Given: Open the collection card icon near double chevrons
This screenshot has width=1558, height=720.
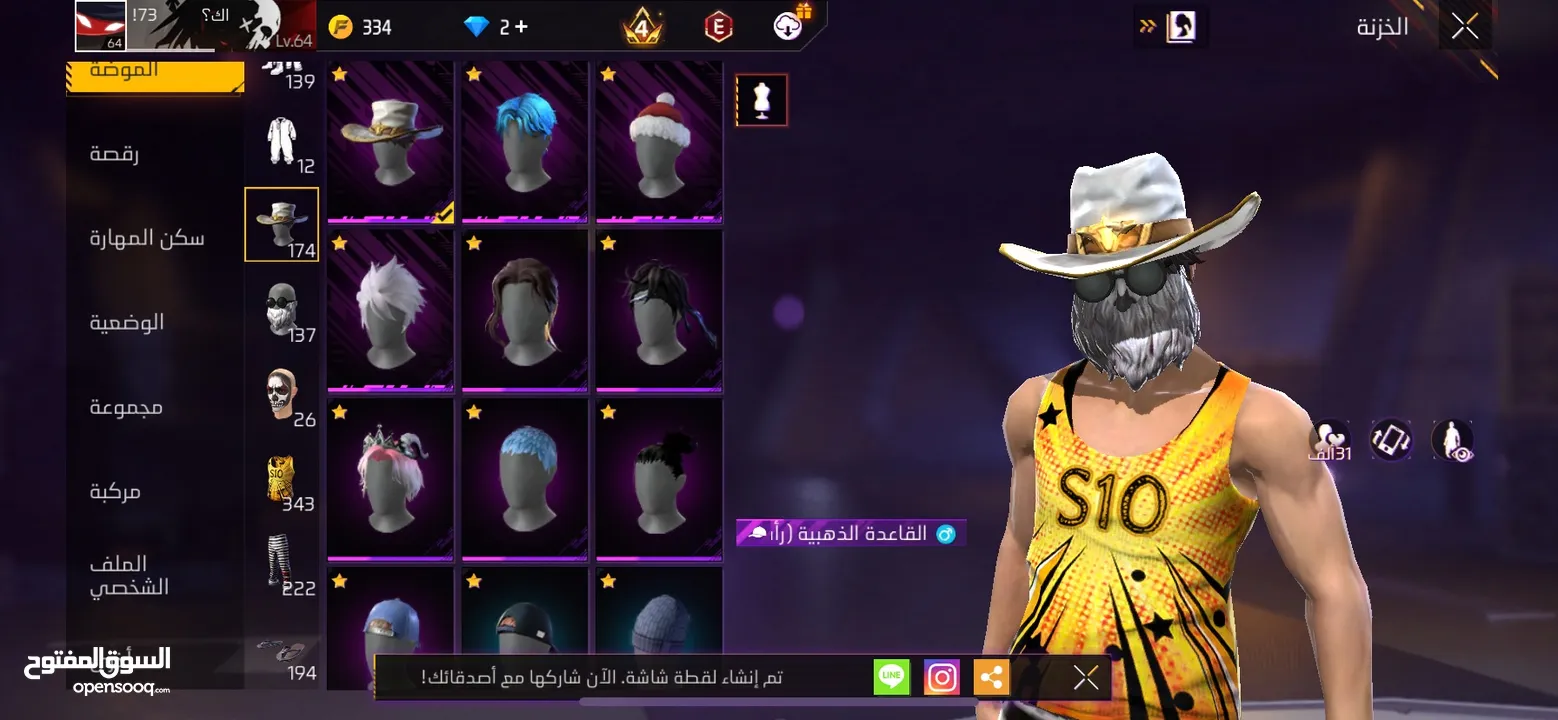Looking at the screenshot, I should (1182, 26).
